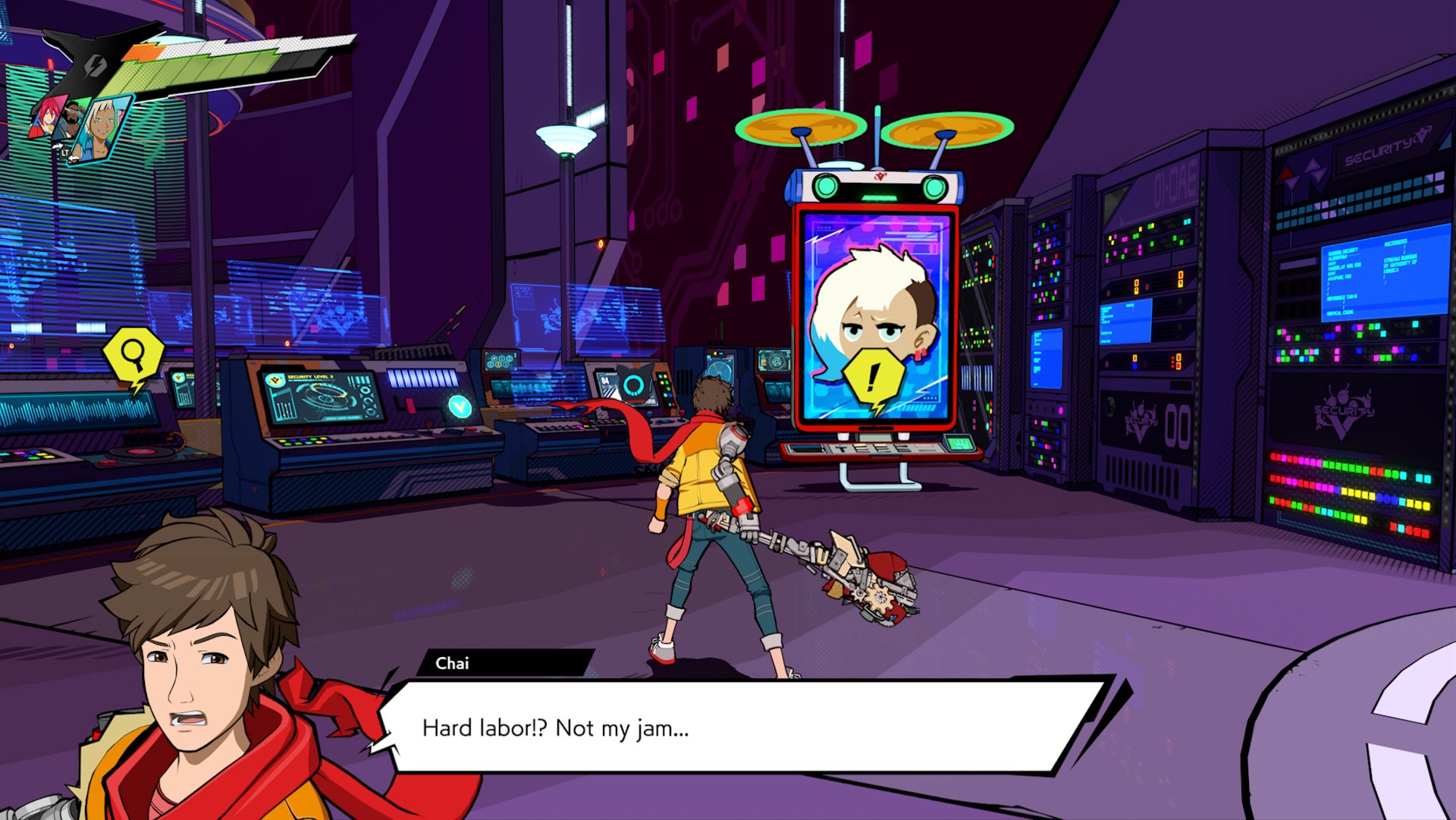Click the yellow exclamation mark marker
This screenshot has width=1456, height=820.
pos(874,377)
